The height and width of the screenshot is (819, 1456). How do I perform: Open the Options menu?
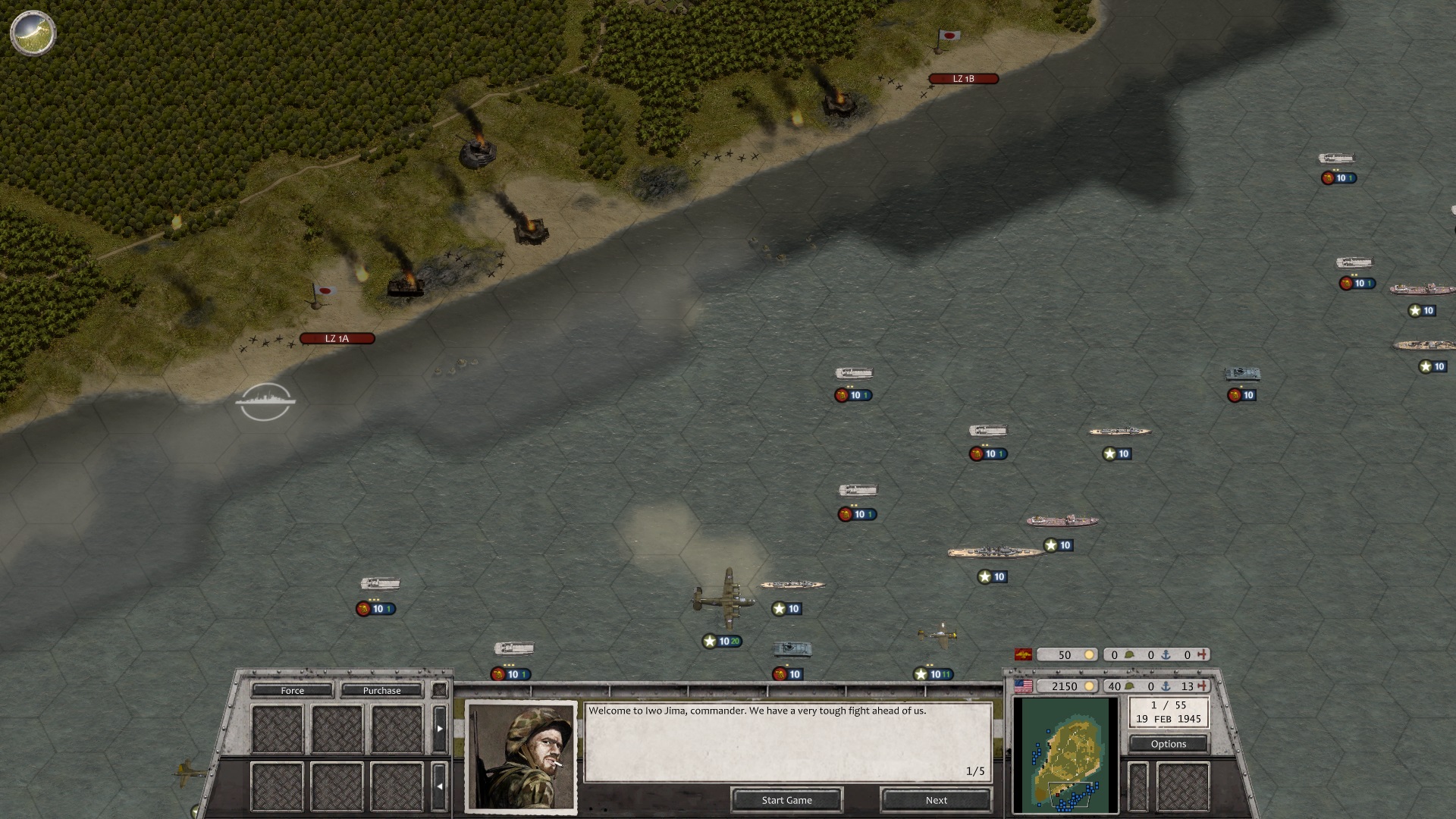1168,744
